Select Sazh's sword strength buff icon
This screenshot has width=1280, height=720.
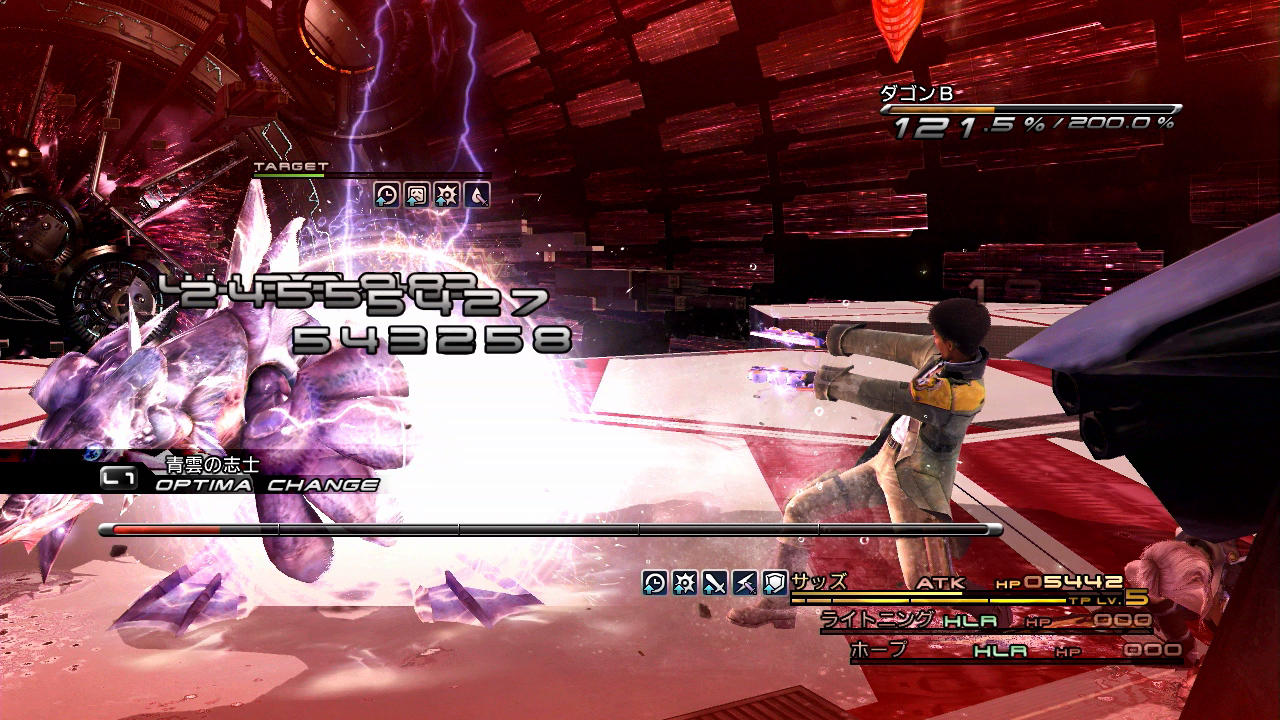714,583
